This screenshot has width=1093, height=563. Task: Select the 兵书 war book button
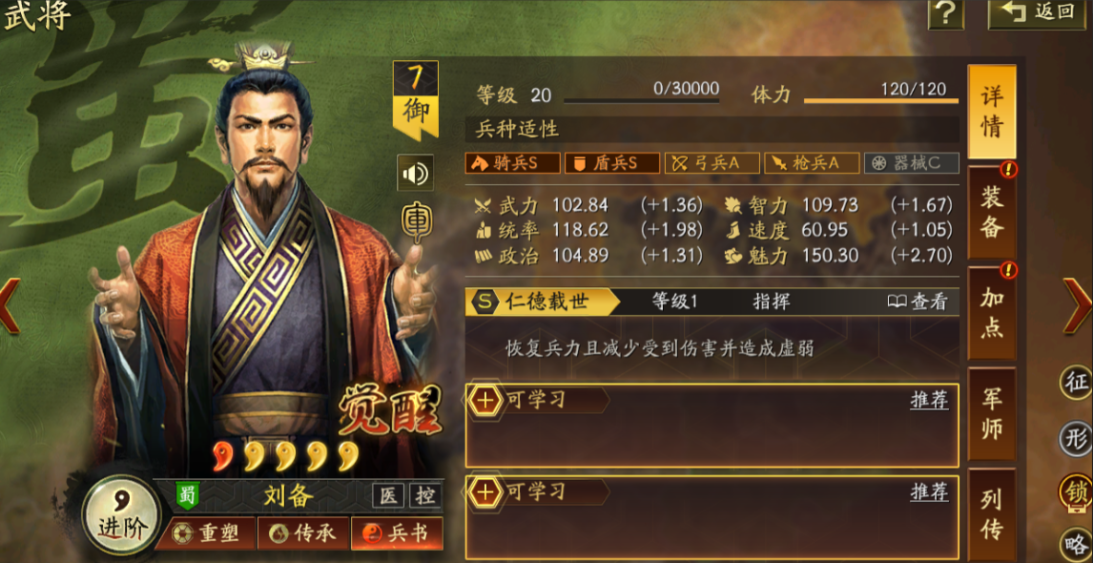(x=397, y=534)
